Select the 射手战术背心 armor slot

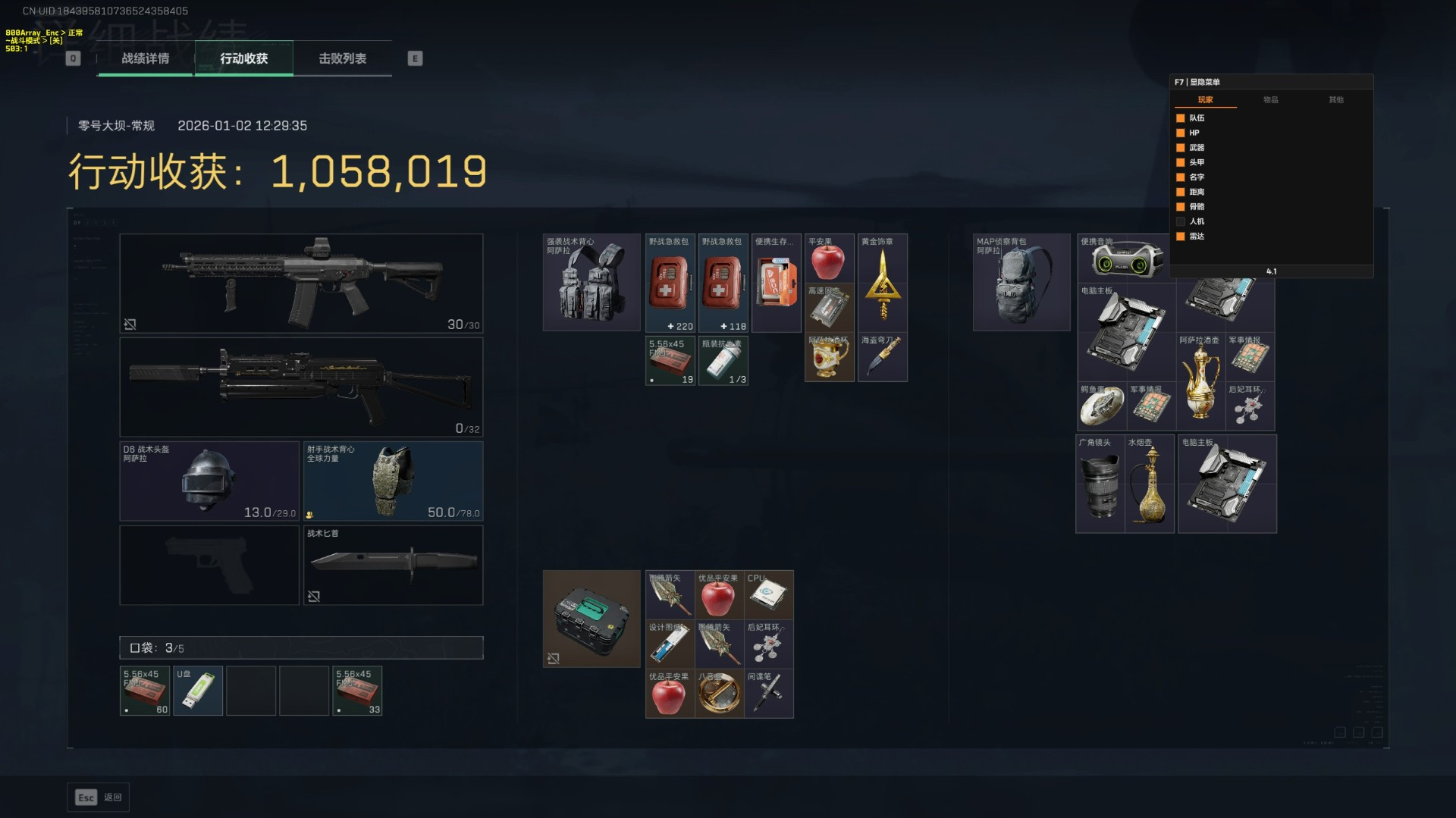(393, 481)
